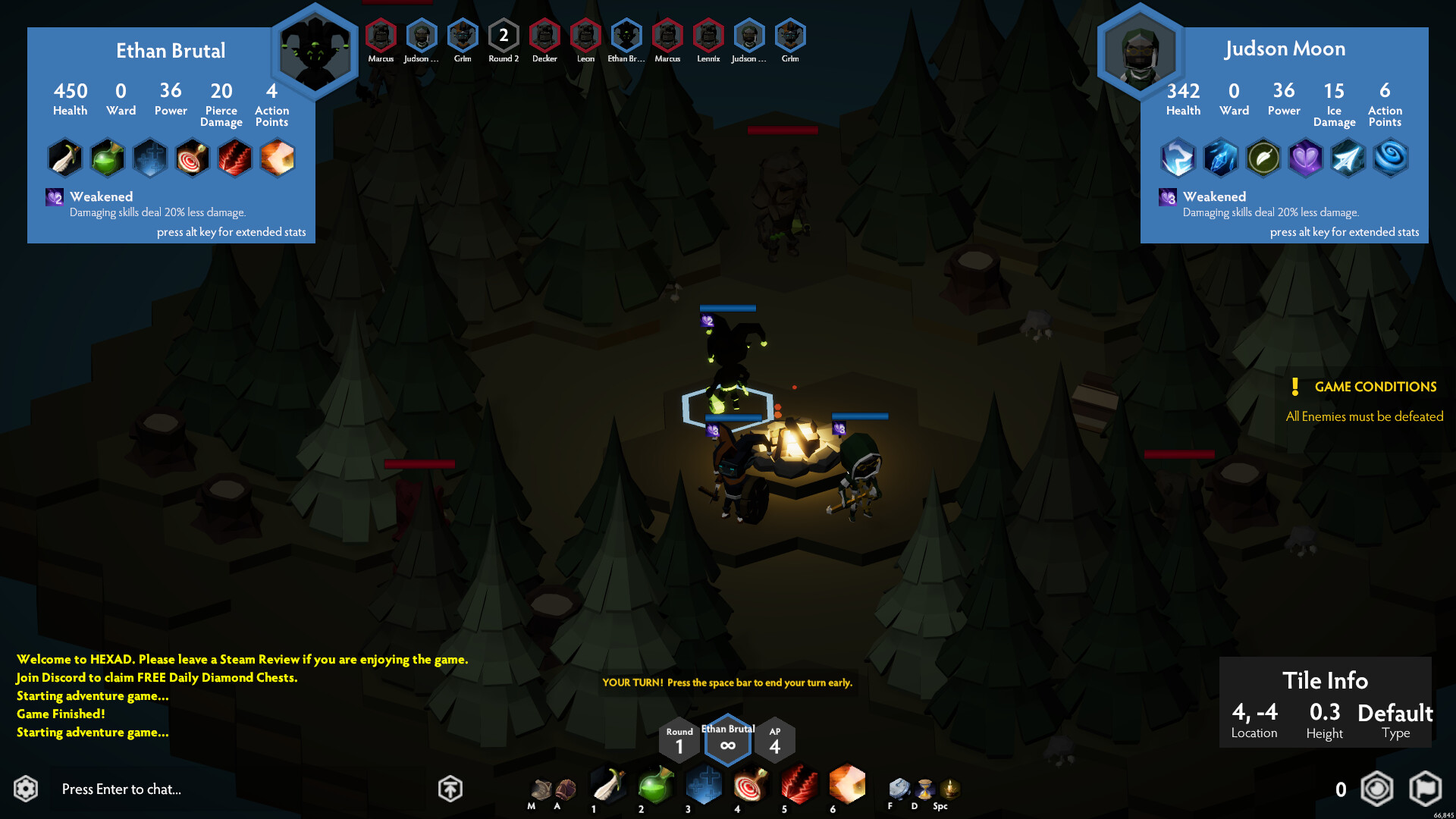Use the green potion skill in slot 2
This screenshot has height=819, width=1456.
pos(655,787)
